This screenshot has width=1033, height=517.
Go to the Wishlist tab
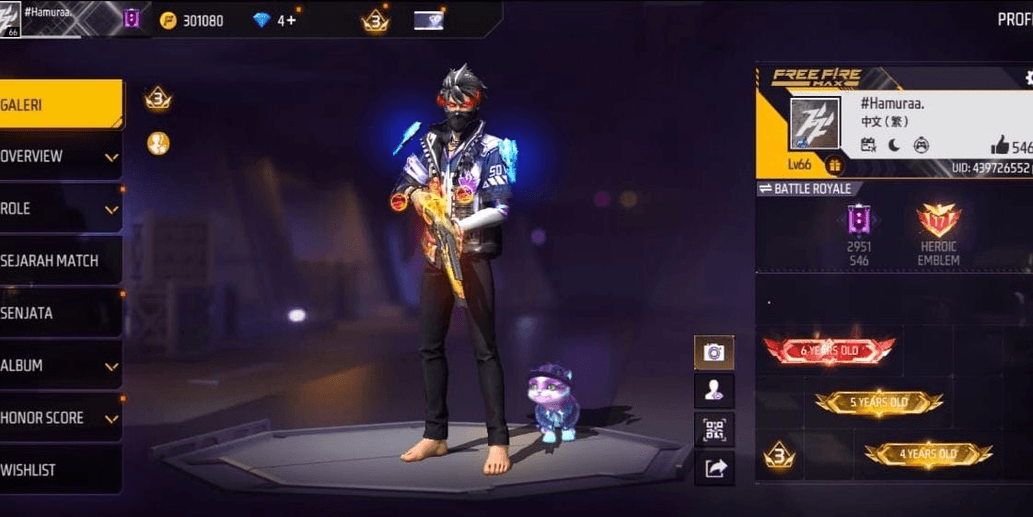pos(60,470)
